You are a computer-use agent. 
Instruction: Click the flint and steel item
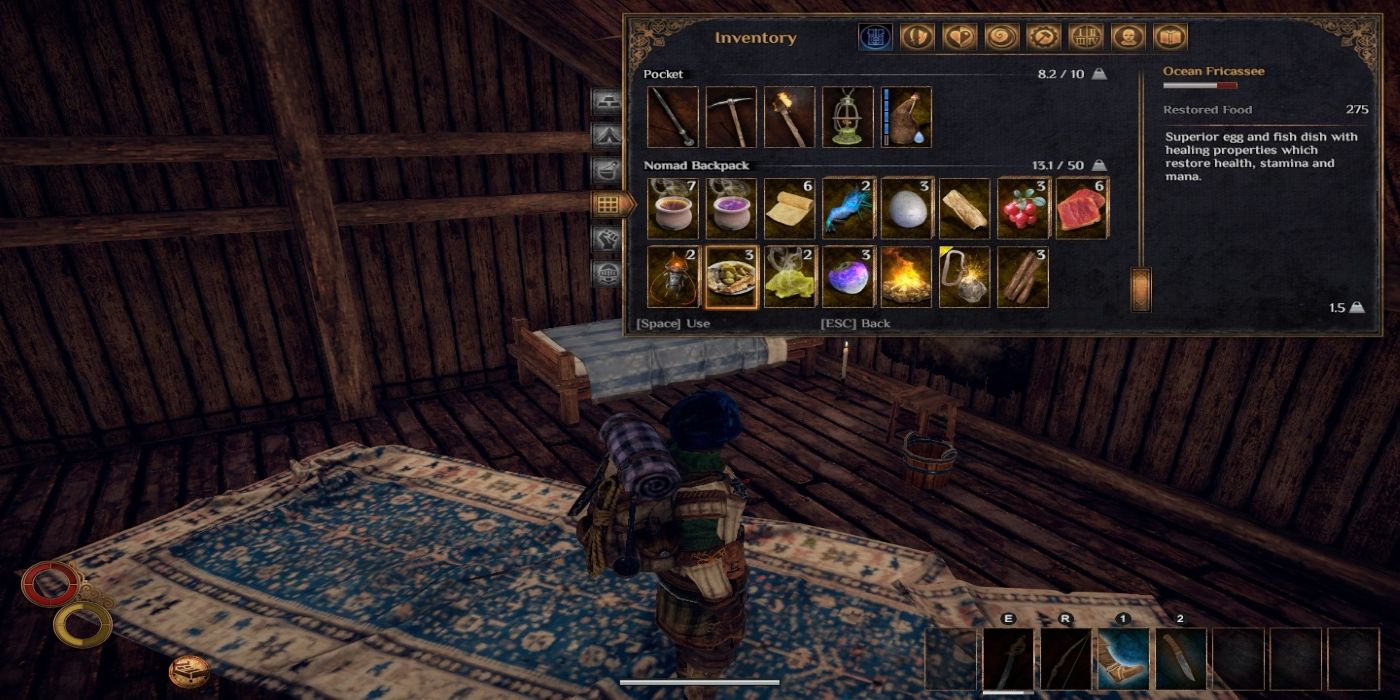[x=965, y=277]
